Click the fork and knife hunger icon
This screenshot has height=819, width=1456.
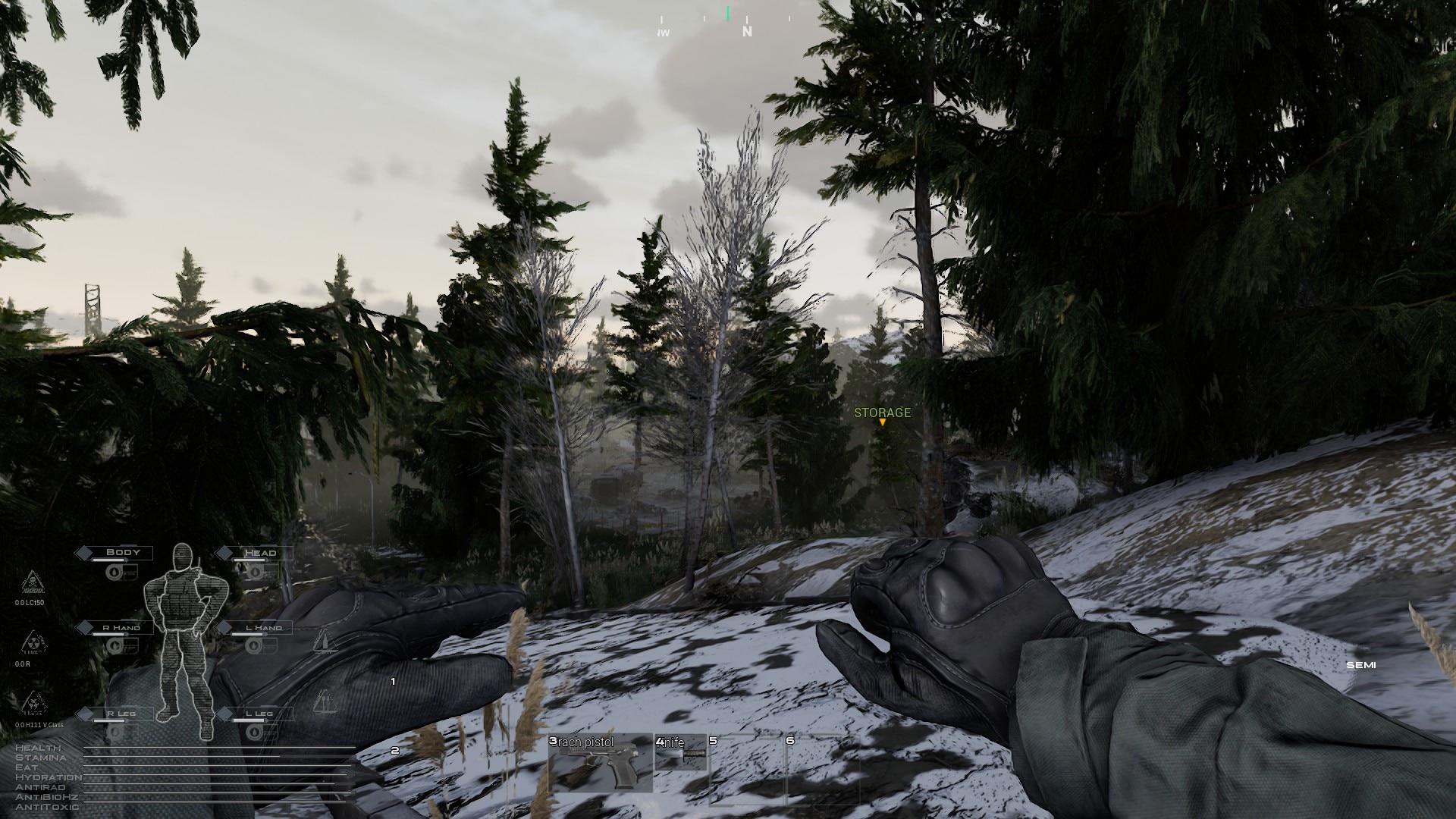[324, 701]
